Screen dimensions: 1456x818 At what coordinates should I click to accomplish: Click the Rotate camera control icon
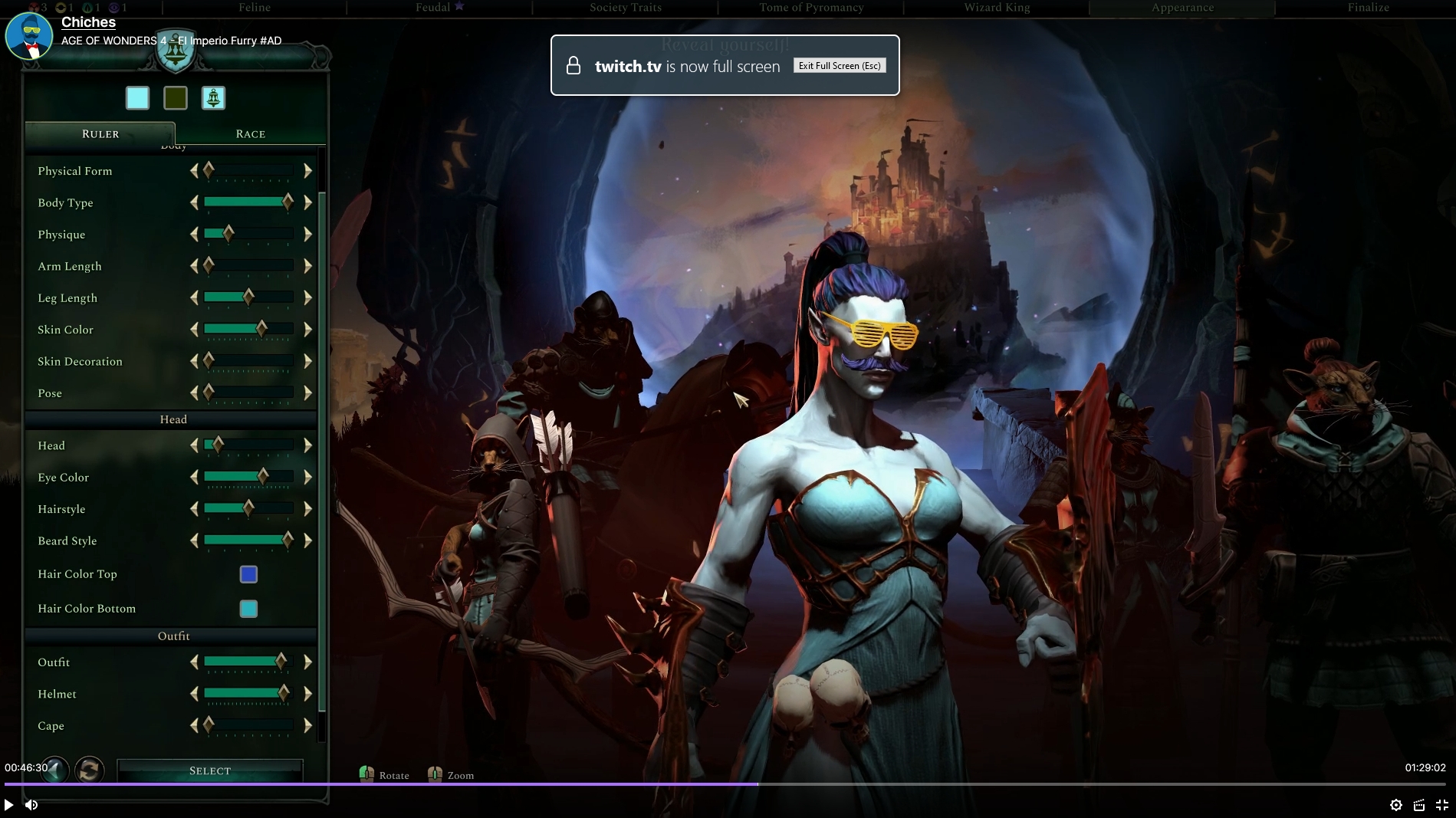[x=366, y=774]
